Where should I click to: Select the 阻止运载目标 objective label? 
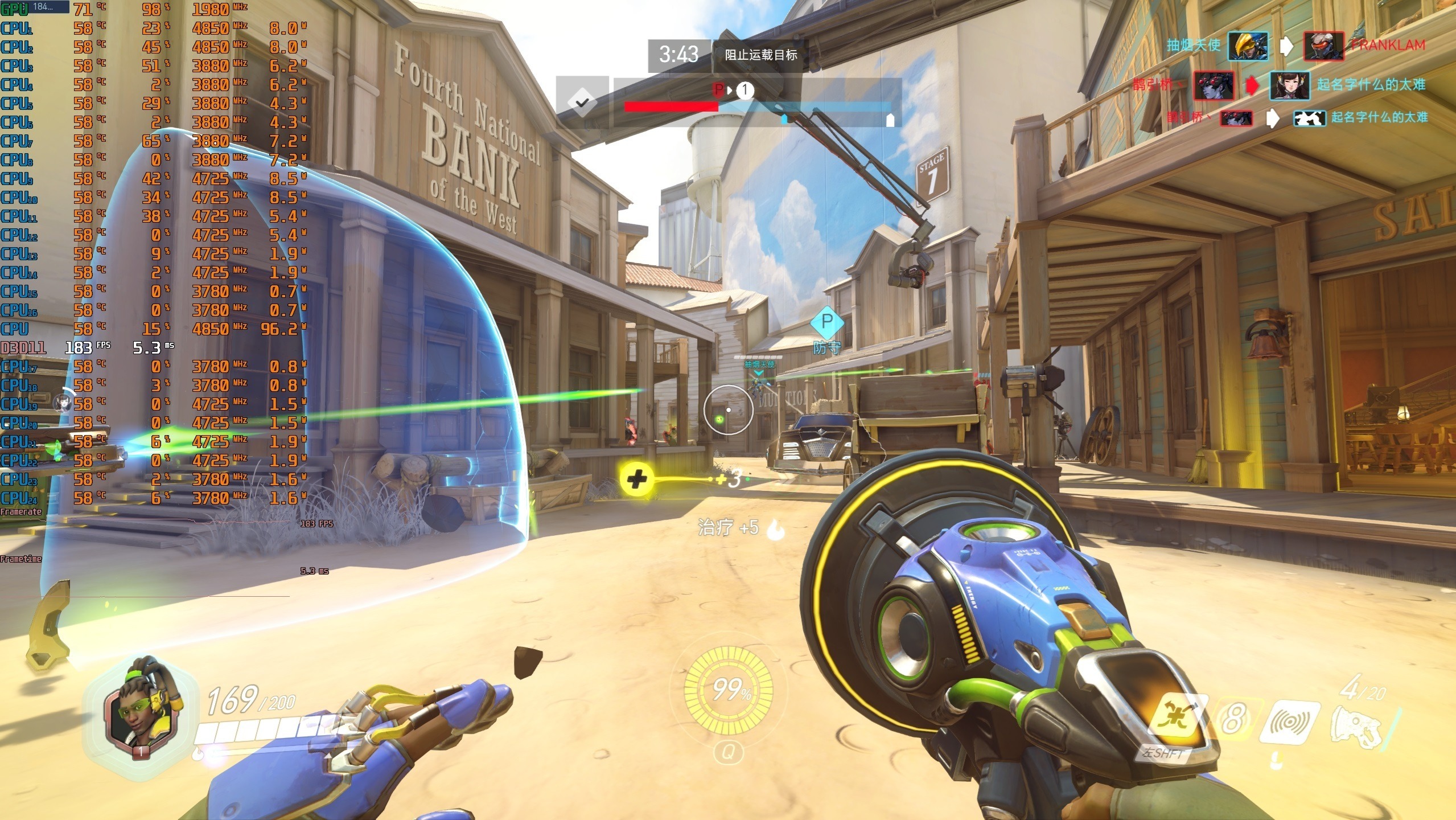coord(760,55)
